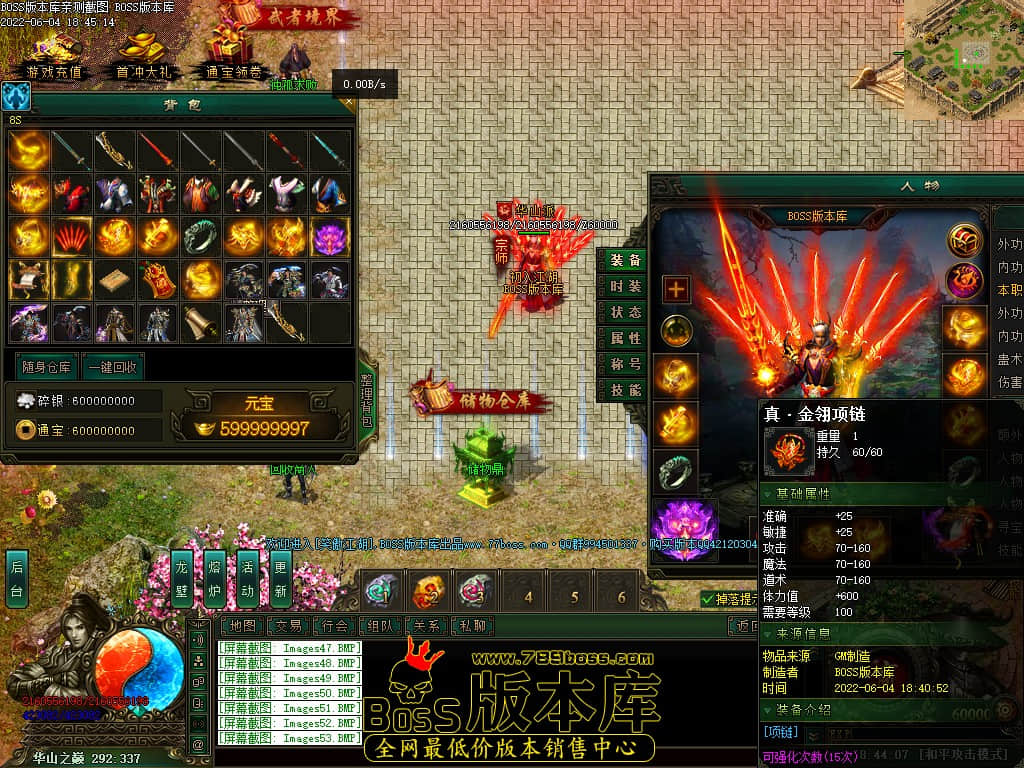
Task: Switch to the 装备 equipment tab
Action: tap(626, 260)
